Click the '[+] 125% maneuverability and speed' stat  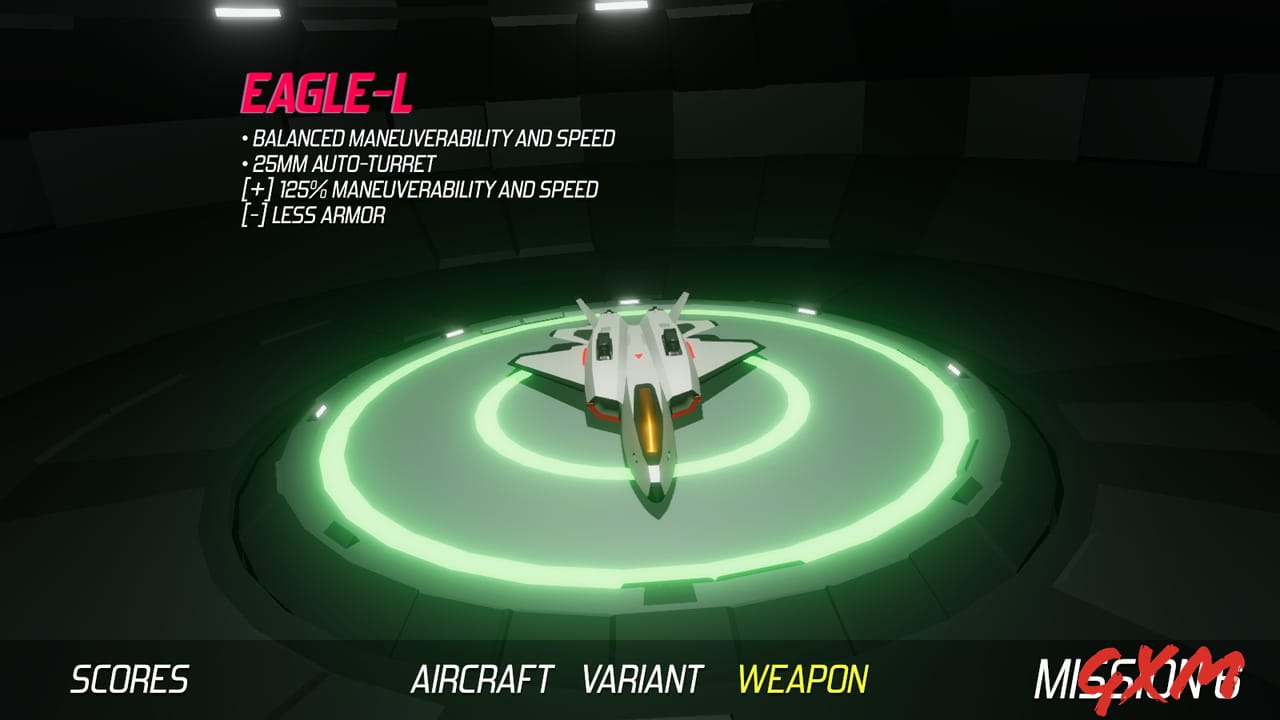pos(421,188)
